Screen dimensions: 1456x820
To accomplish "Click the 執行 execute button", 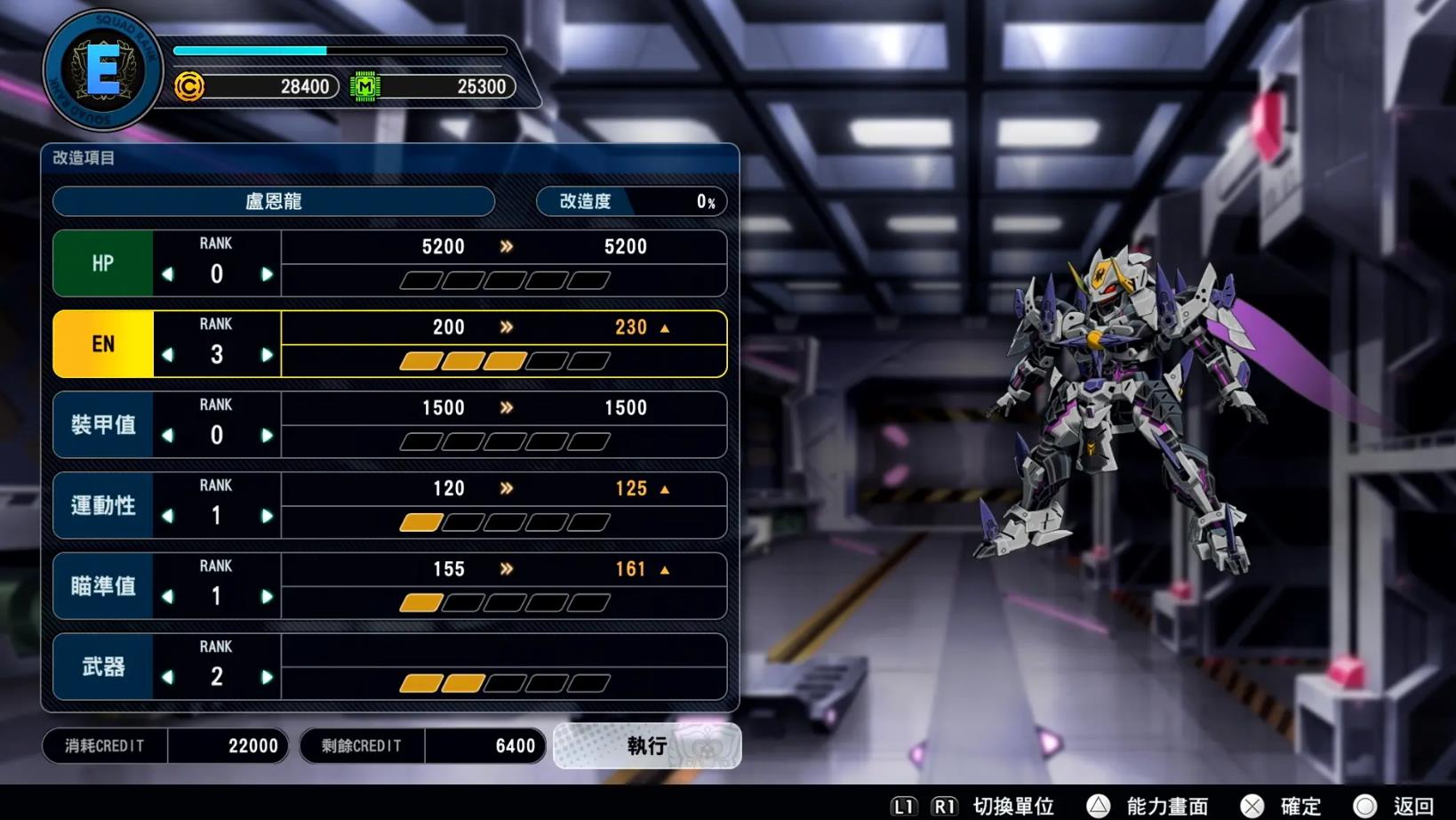I will coord(646,745).
